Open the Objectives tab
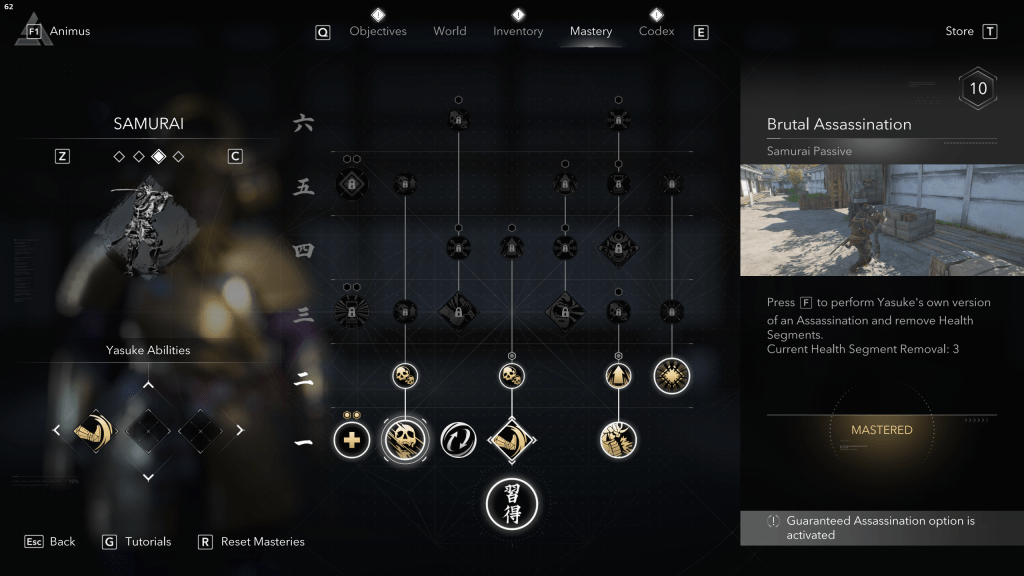Viewport: 1024px width, 576px height. (x=378, y=31)
